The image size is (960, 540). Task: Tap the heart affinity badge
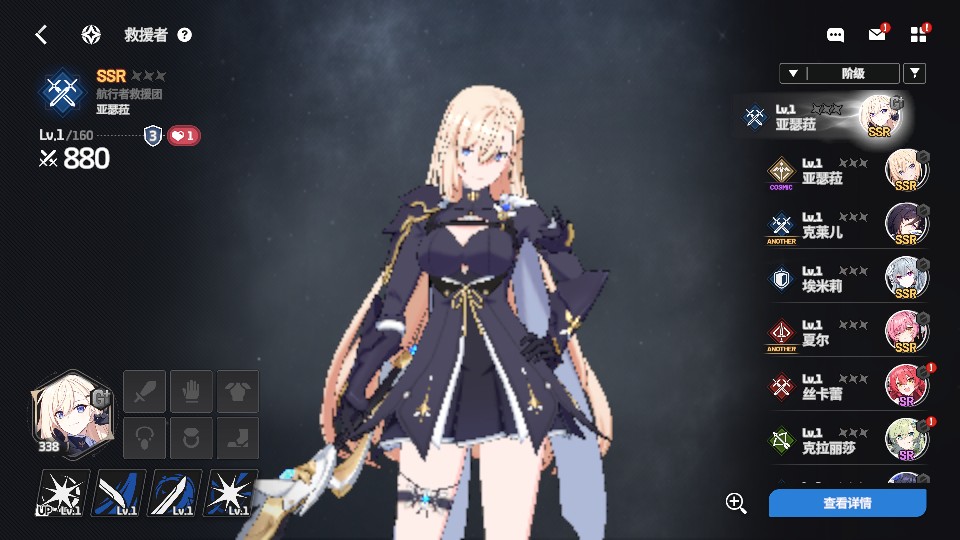183,136
